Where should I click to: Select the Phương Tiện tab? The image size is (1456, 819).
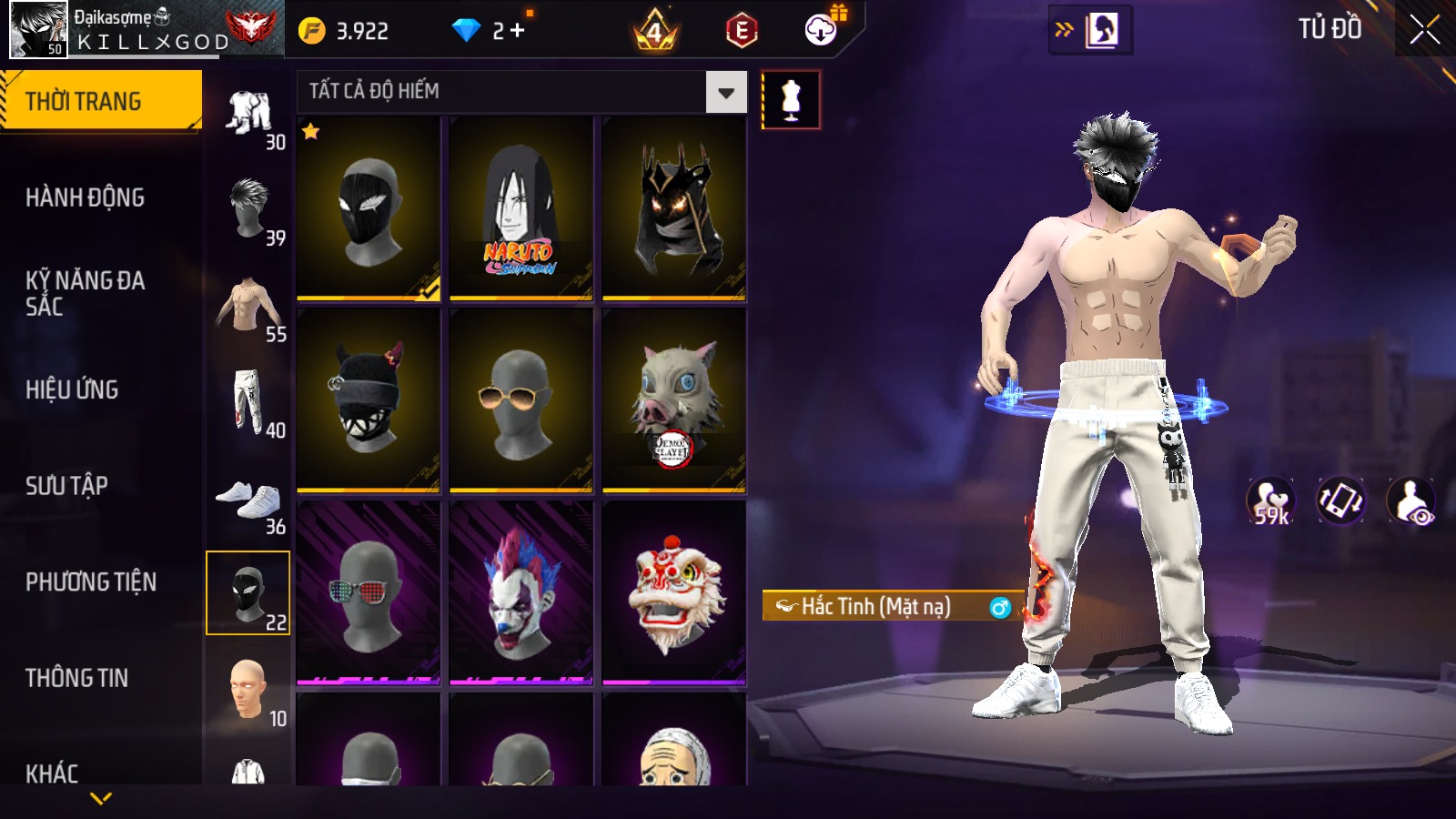91,581
